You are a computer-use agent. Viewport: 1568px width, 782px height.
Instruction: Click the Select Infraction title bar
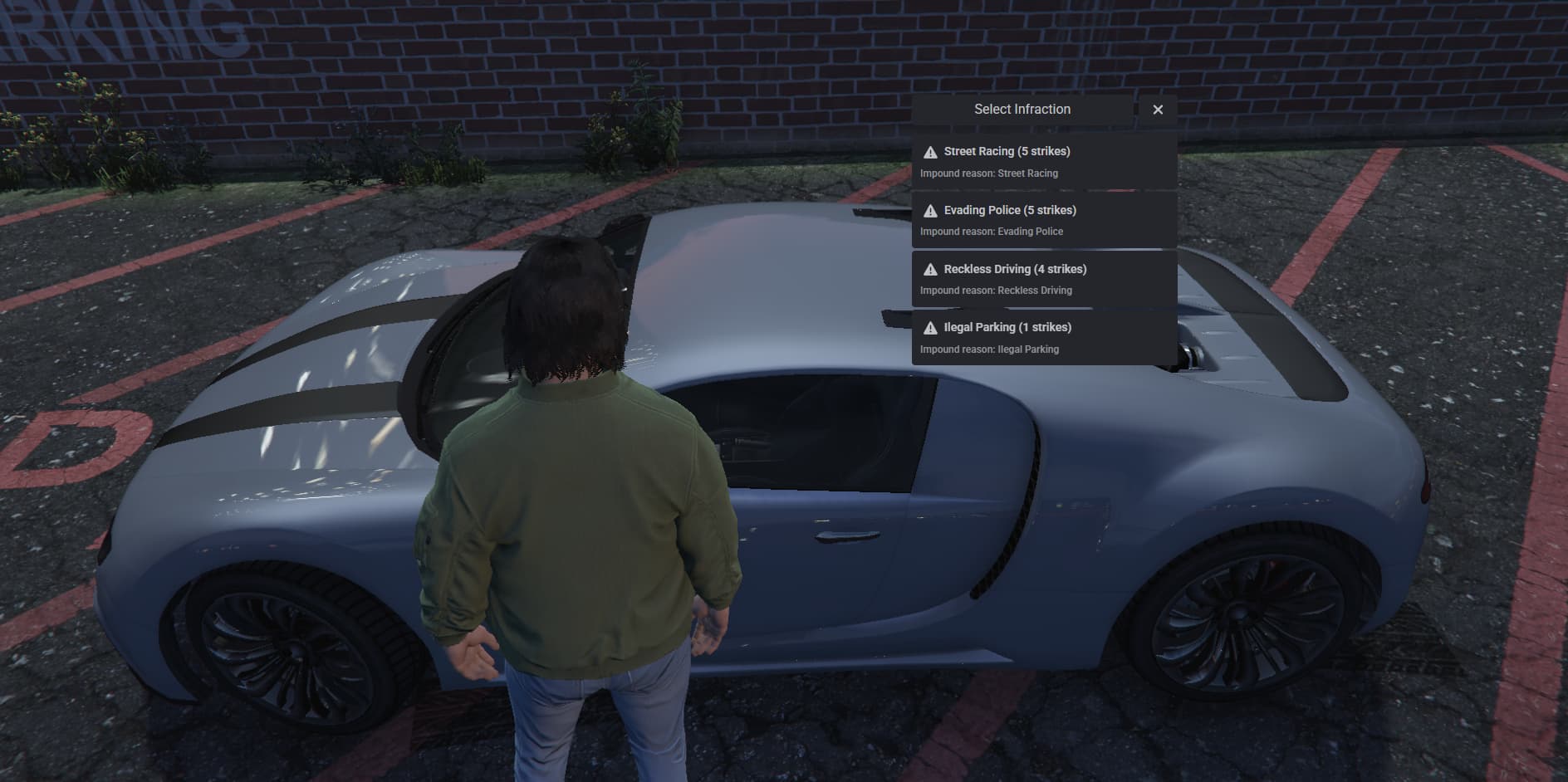point(1022,109)
